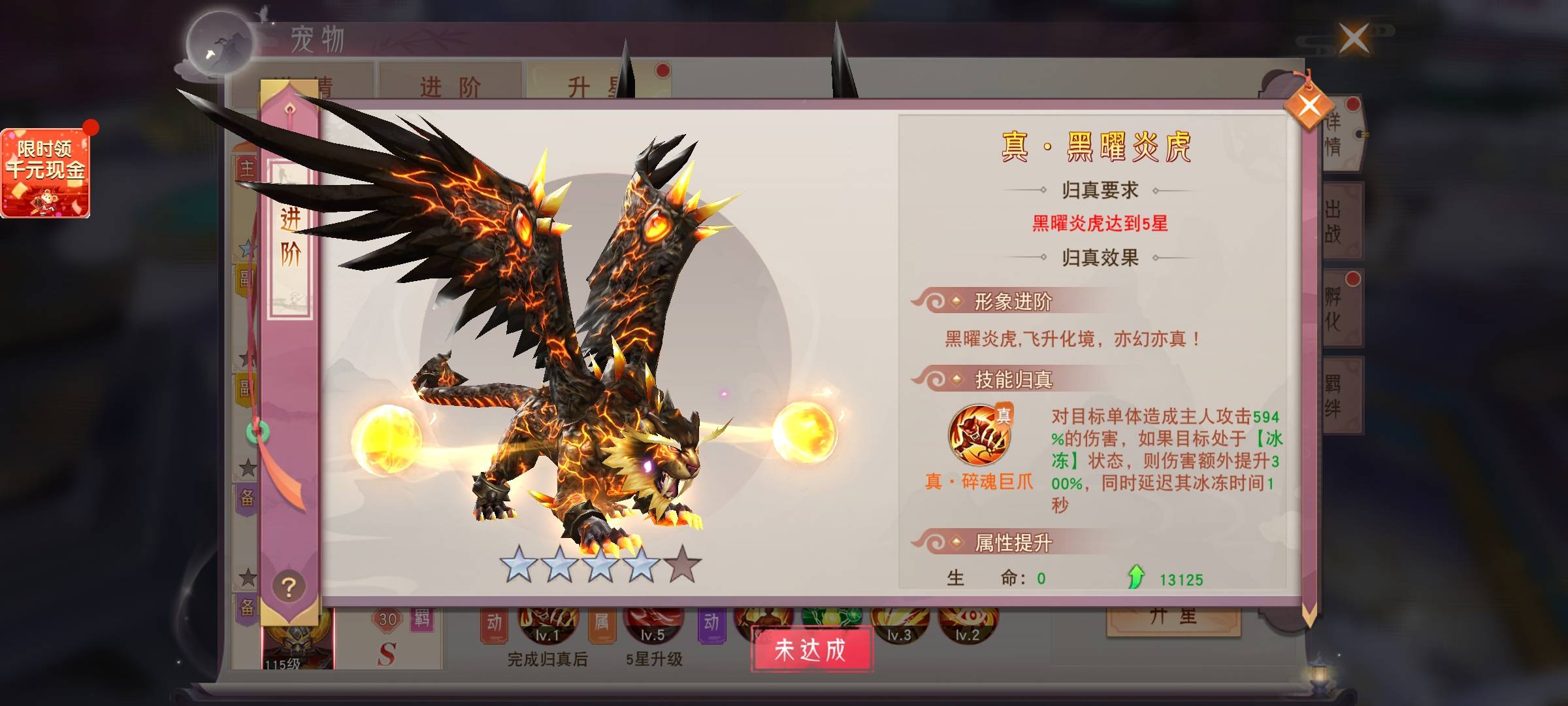Open the 限时领千元现金 promotion banner

(x=45, y=173)
